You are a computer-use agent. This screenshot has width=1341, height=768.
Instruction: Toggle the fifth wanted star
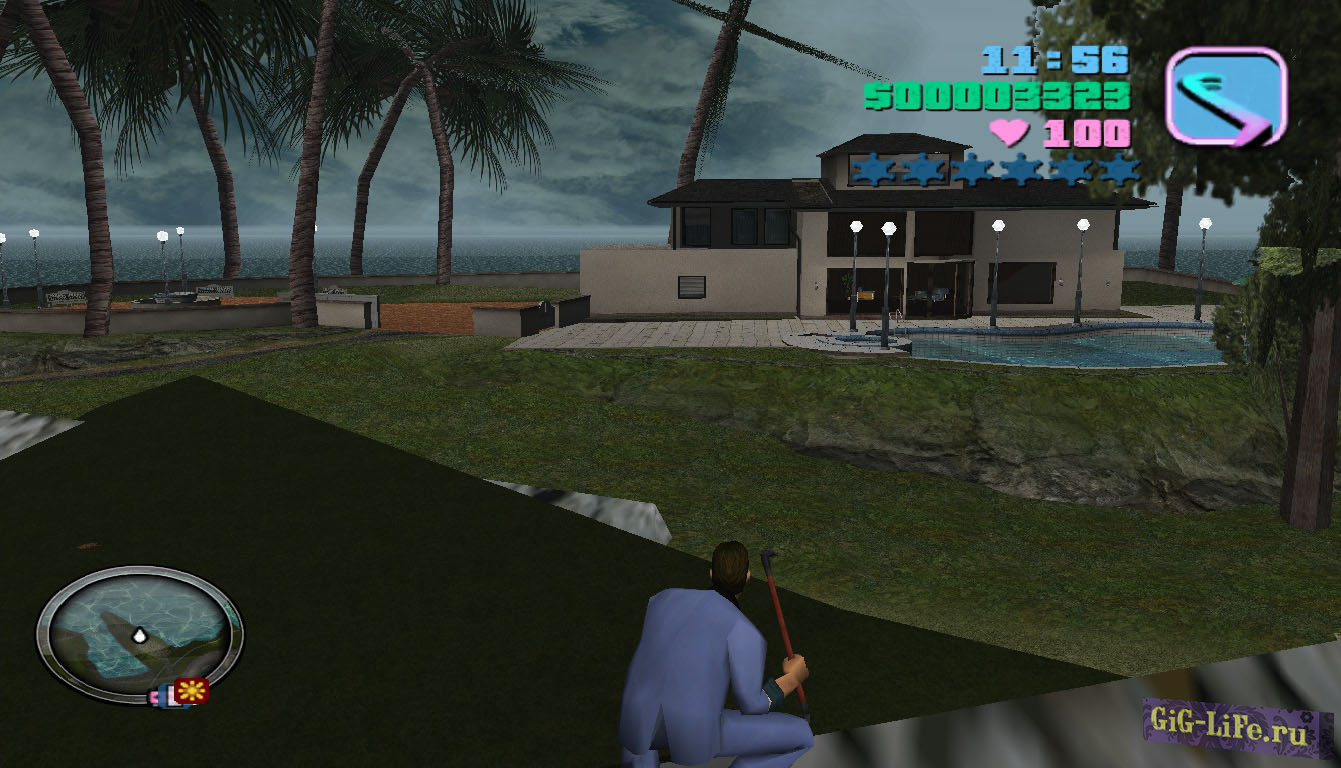(1071, 170)
